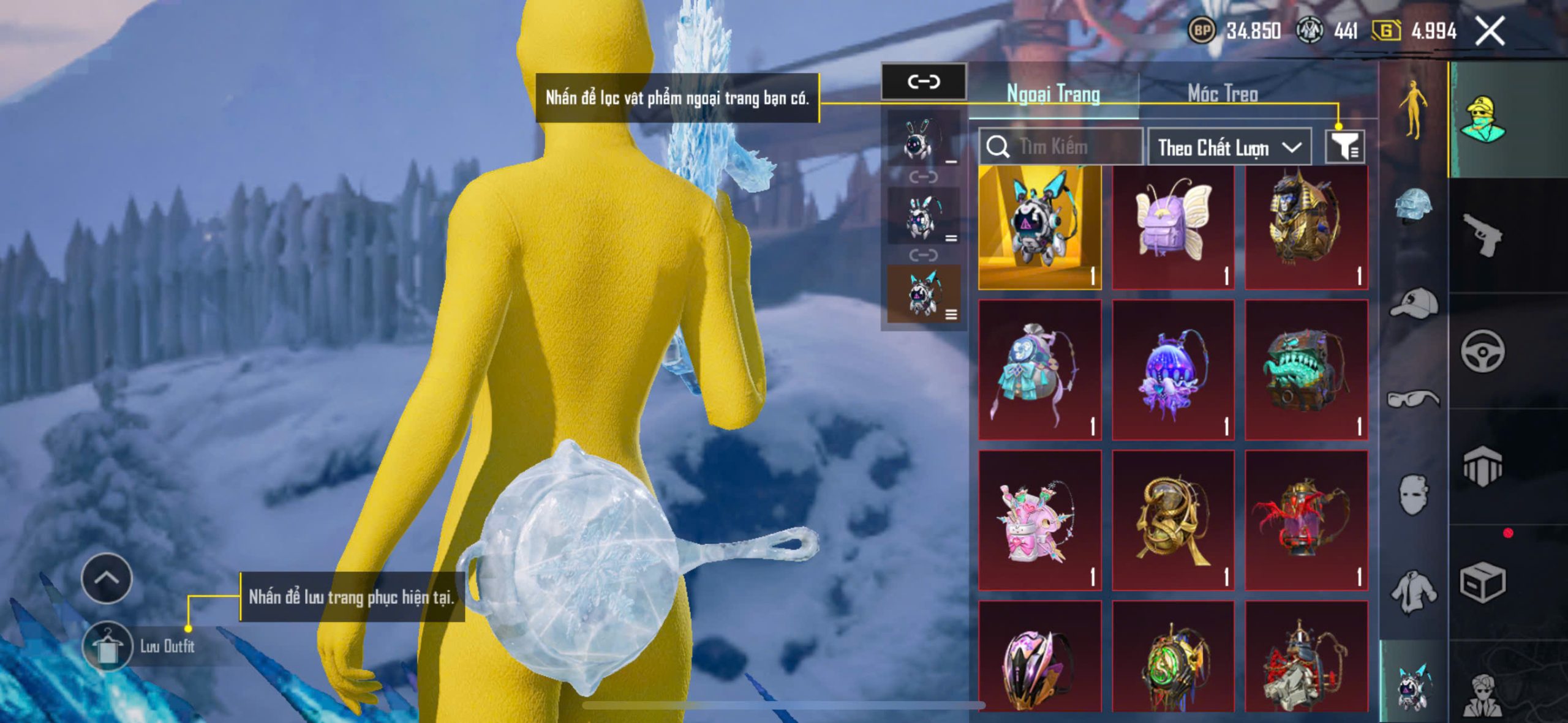Show the glasses category
Image resolution: width=1568 pixels, height=723 pixels.
pos(1414,399)
